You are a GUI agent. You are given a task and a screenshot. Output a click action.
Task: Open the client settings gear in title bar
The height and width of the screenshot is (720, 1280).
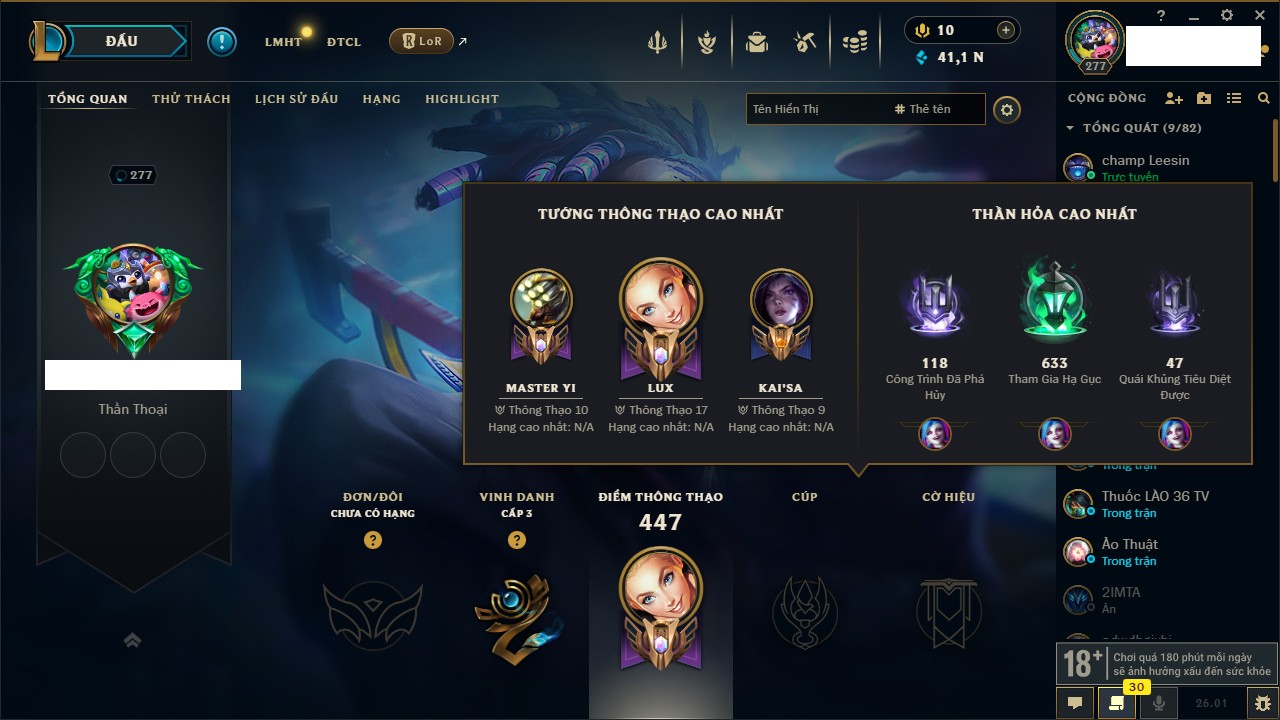coord(1227,15)
